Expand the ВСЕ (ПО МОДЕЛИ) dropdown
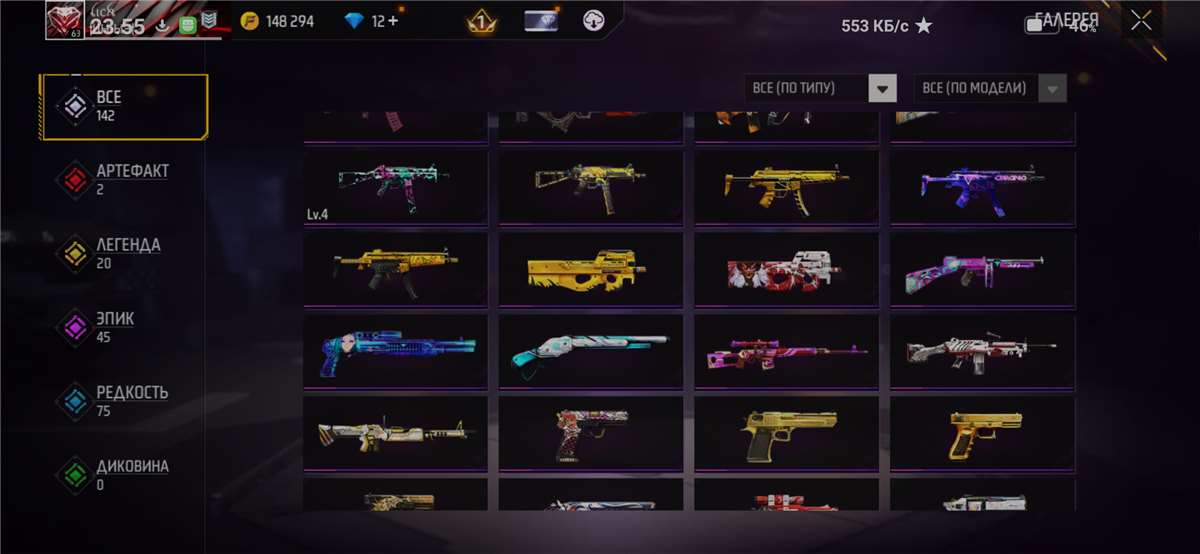Image resolution: width=1200 pixels, height=554 pixels. 990,88
